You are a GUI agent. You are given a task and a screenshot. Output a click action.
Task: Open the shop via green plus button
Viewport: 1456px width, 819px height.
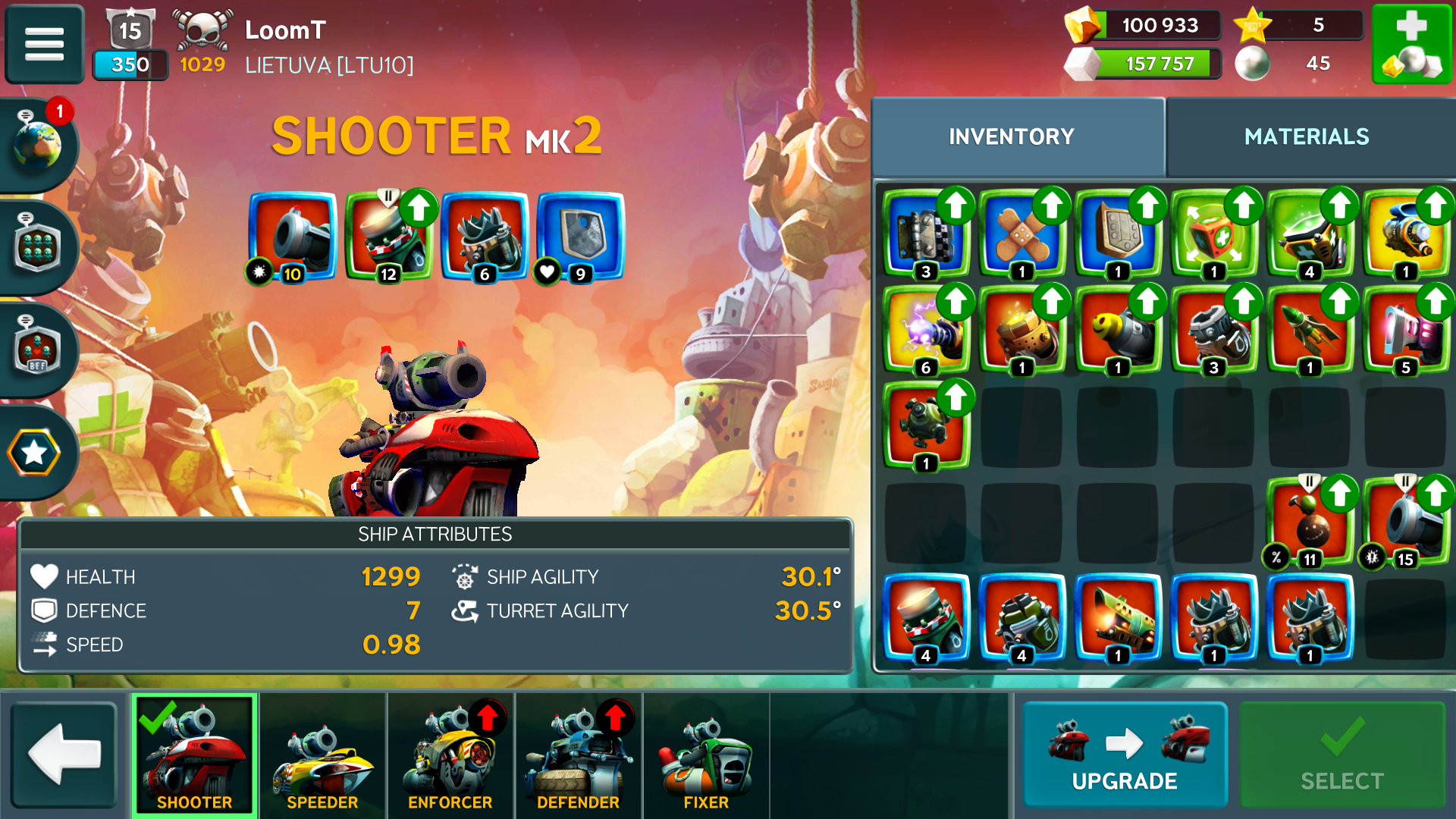(x=1411, y=44)
